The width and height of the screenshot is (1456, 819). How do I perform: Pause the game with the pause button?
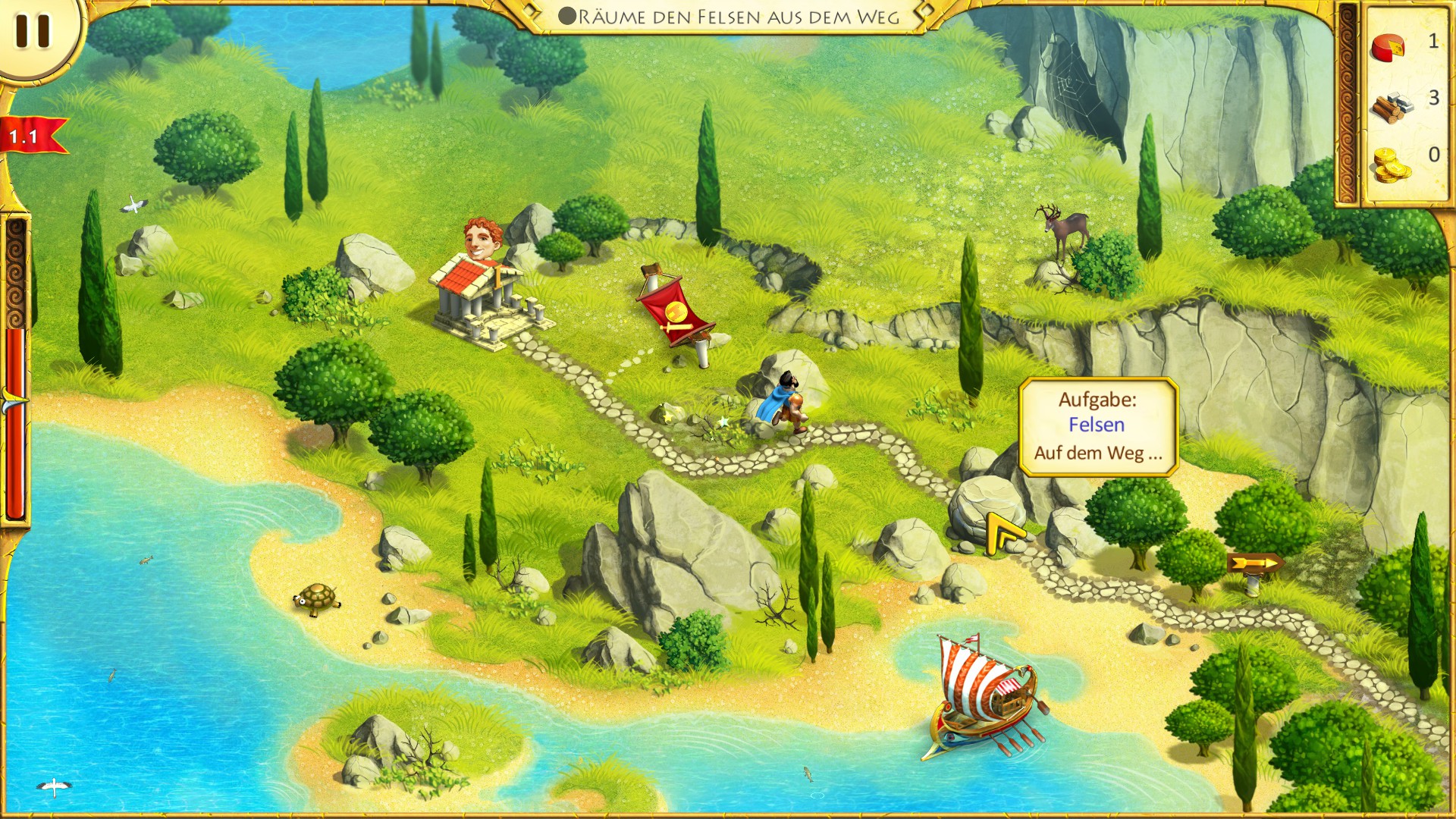pos(33,32)
